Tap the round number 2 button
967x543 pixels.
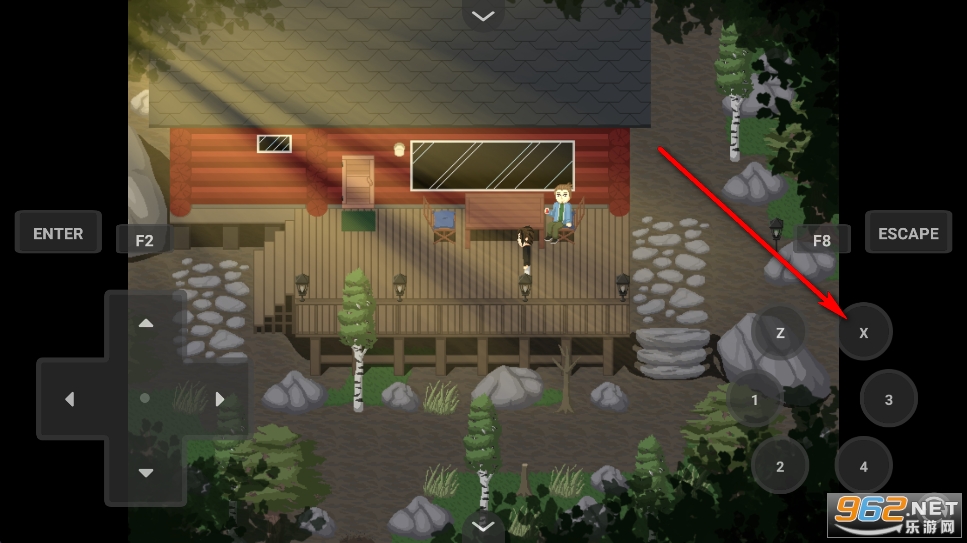point(780,466)
